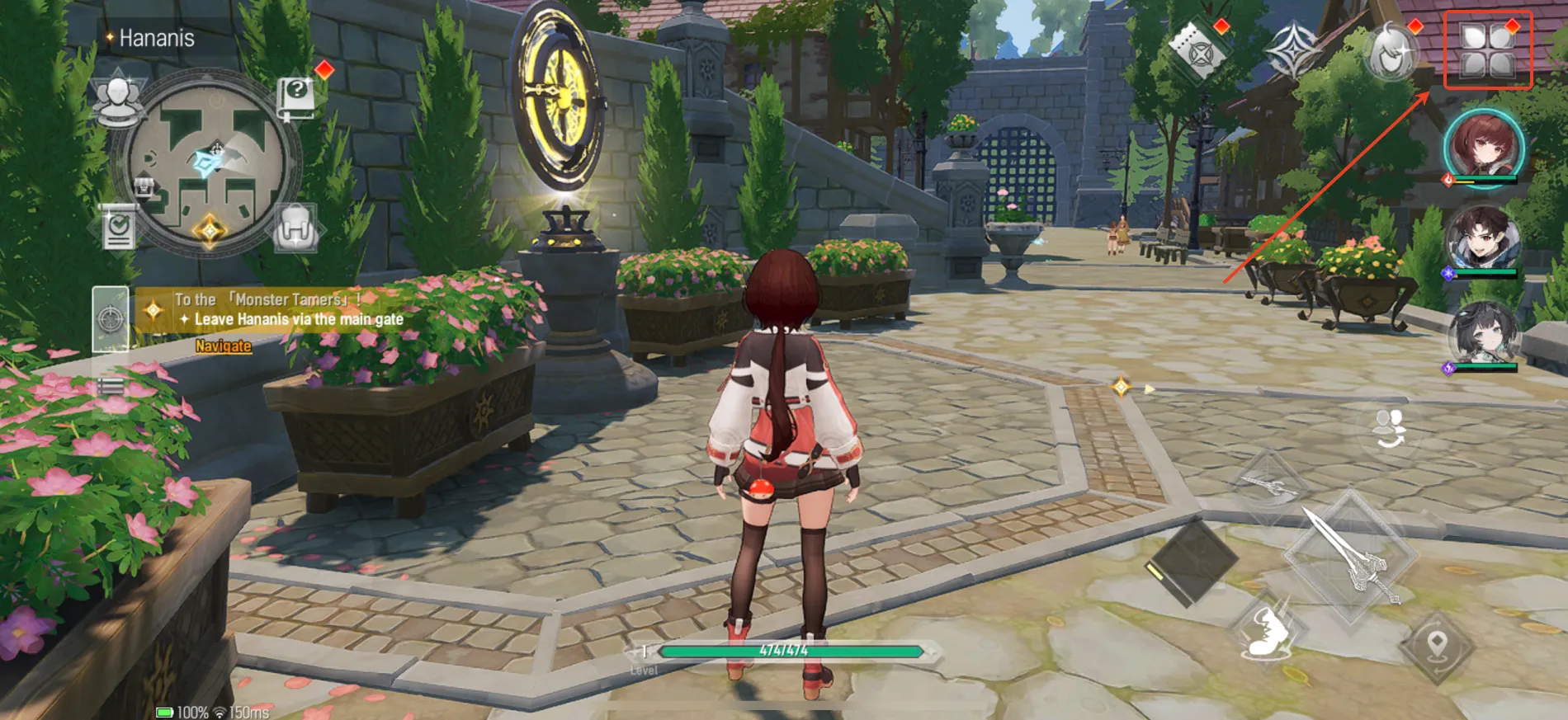The height and width of the screenshot is (720, 1568).
Task: Select the red-haired girl party portrait
Action: (x=1483, y=147)
